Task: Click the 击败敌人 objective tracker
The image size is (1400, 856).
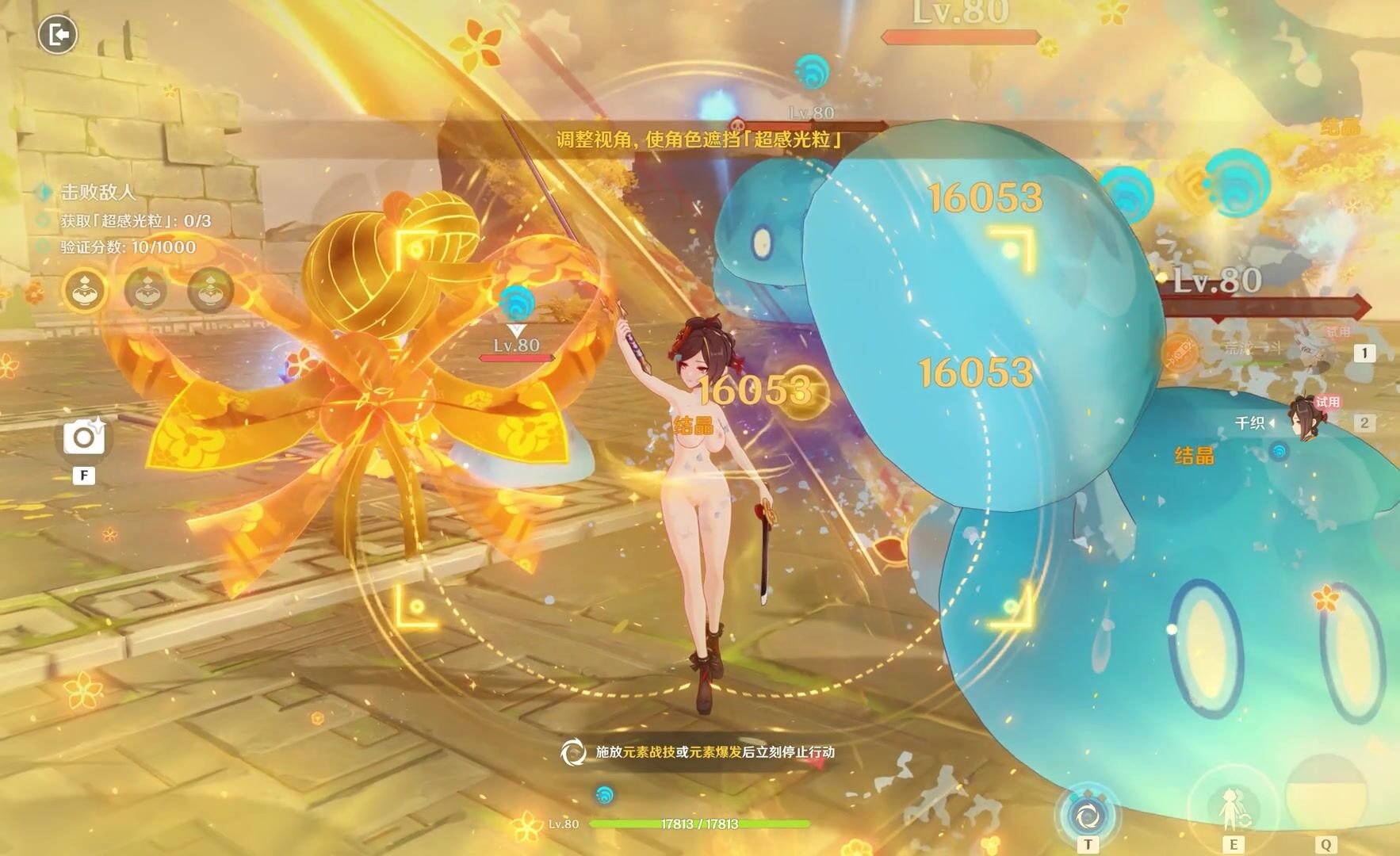Action: (98, 192)
